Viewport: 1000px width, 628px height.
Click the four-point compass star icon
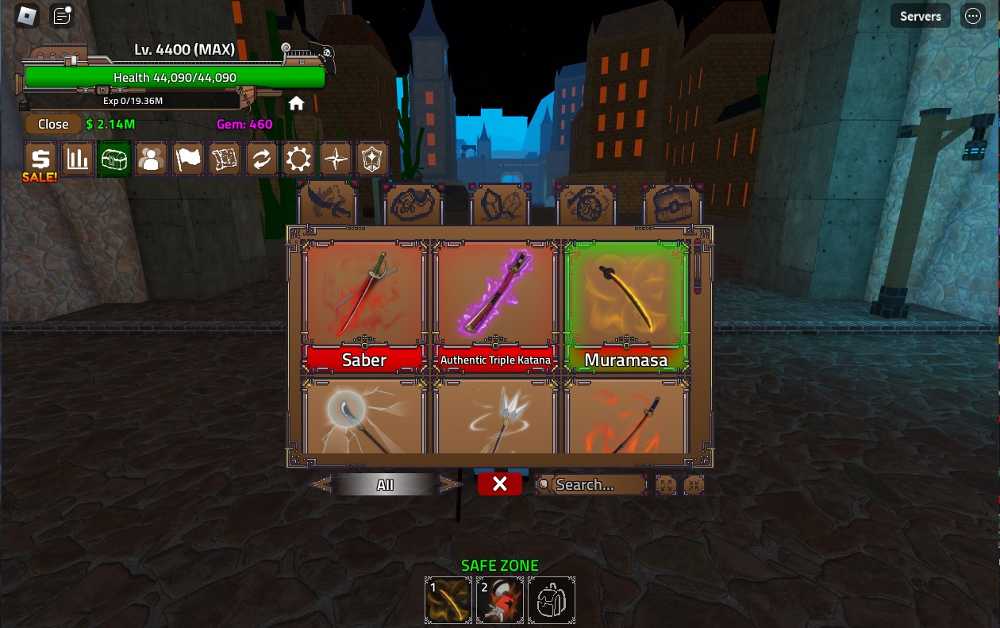click(x=335, y=158)
